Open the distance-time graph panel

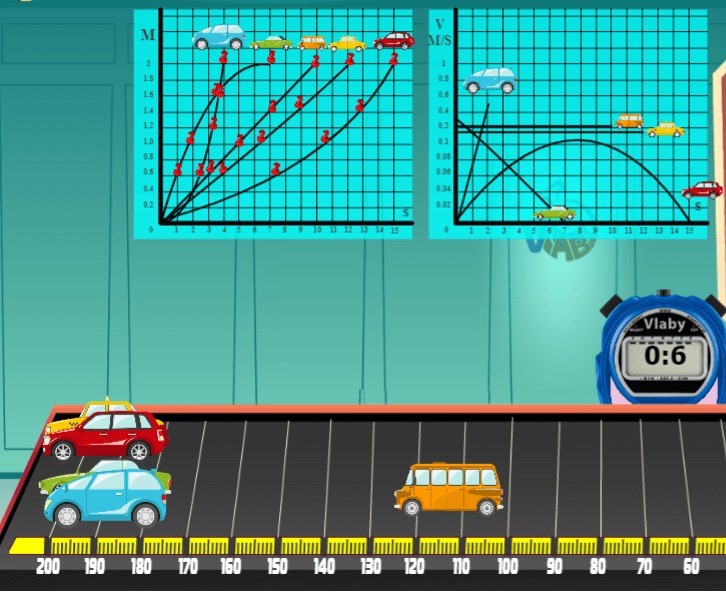coord(273,124)
